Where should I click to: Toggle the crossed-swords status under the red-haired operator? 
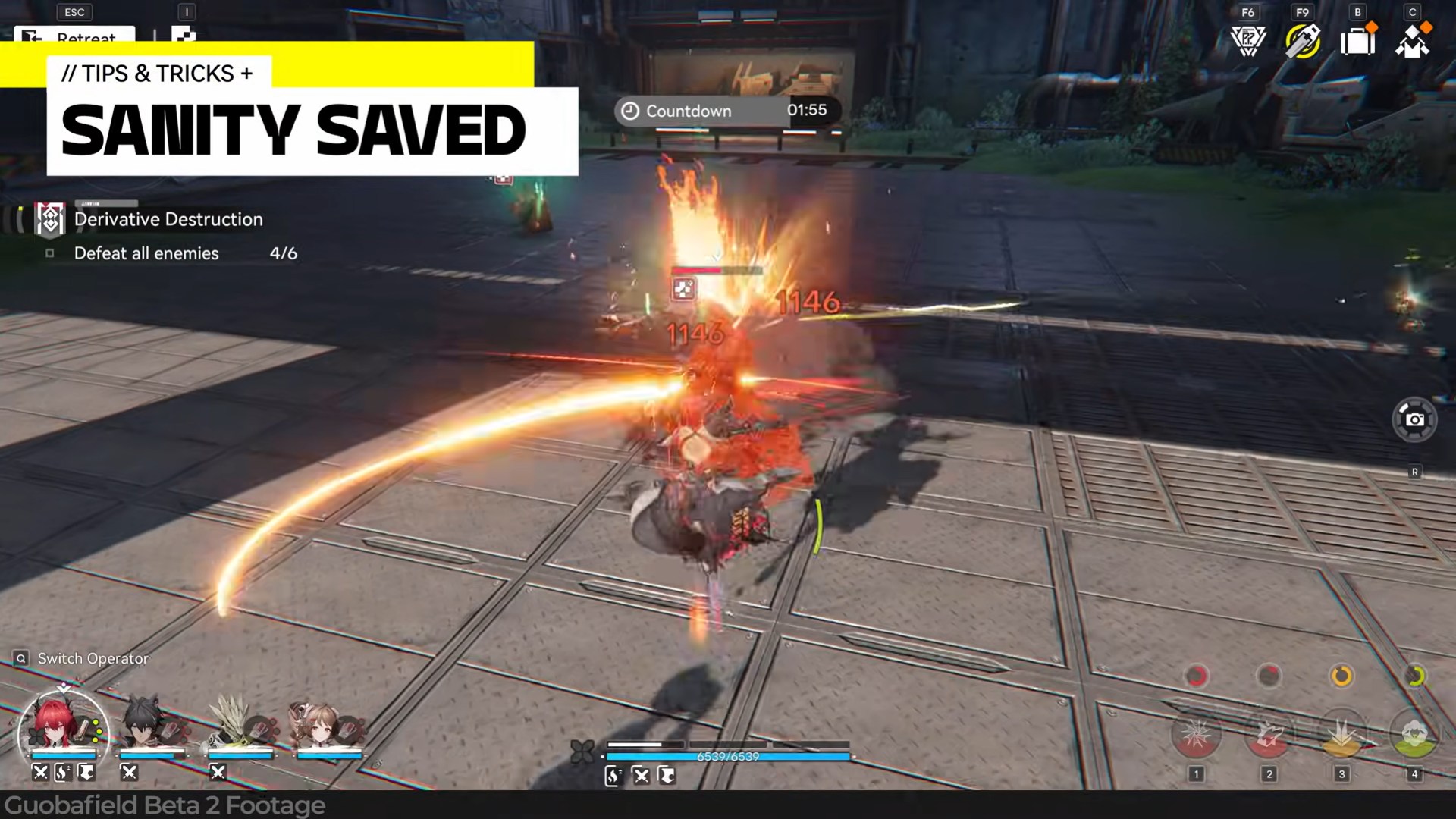(x=39, y=772)
